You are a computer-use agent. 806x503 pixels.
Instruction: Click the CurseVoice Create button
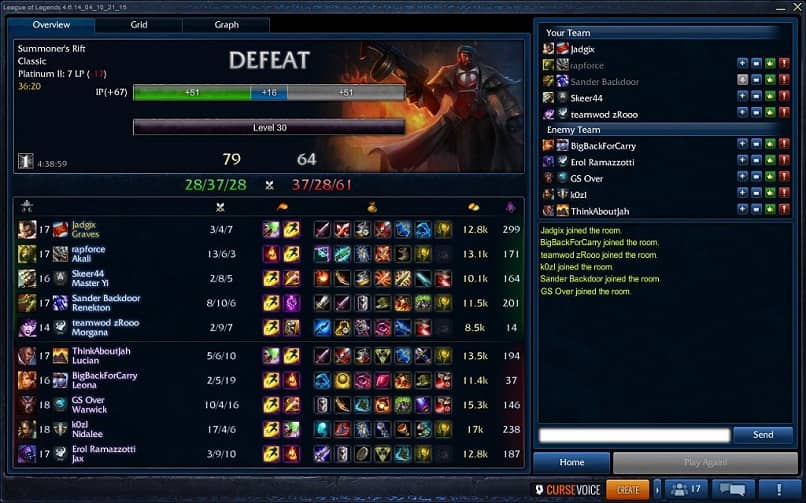click(x=628, y=489)
